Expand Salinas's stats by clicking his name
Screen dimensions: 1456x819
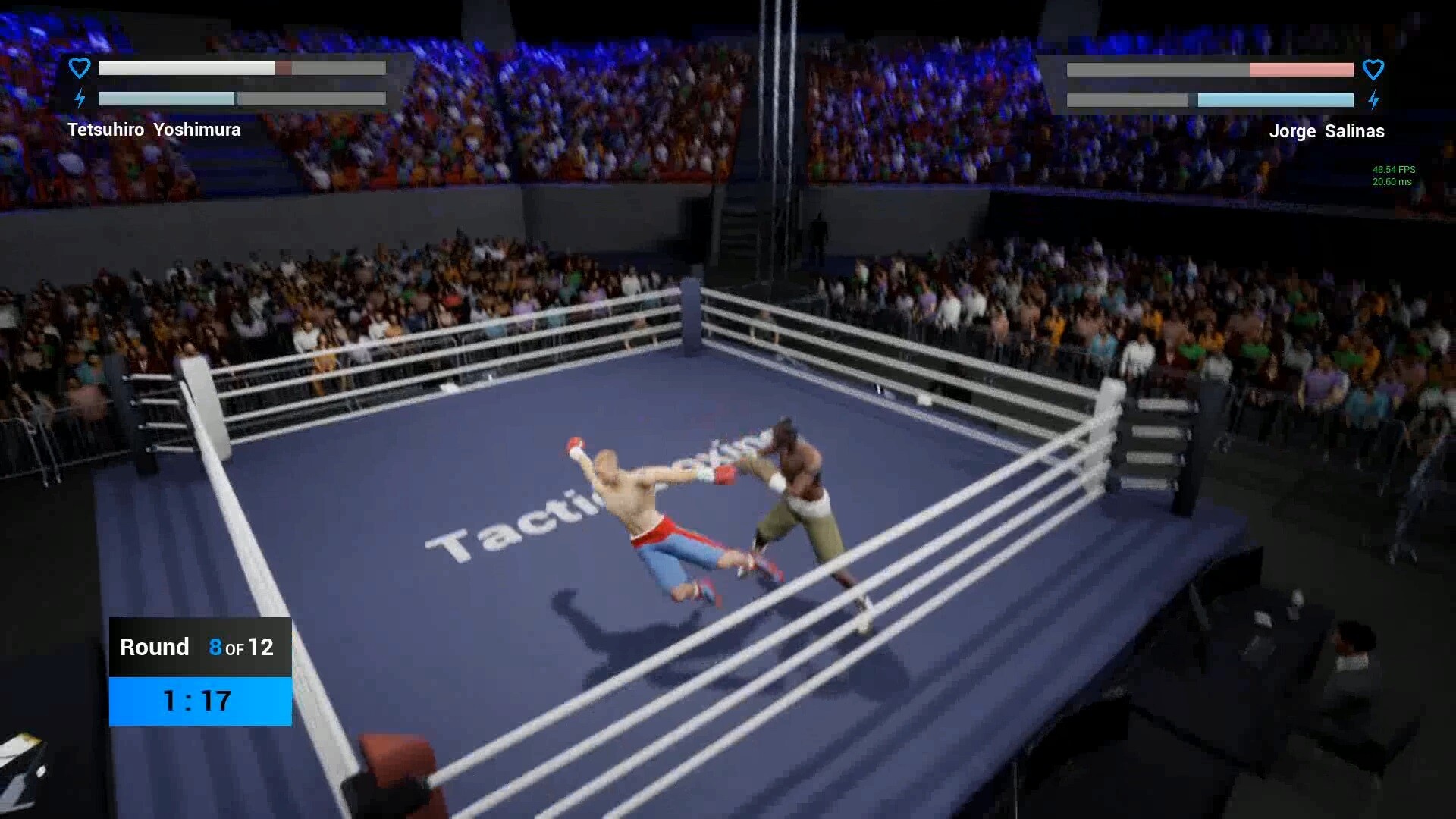pyautogui.click(x=1327, y=130)
